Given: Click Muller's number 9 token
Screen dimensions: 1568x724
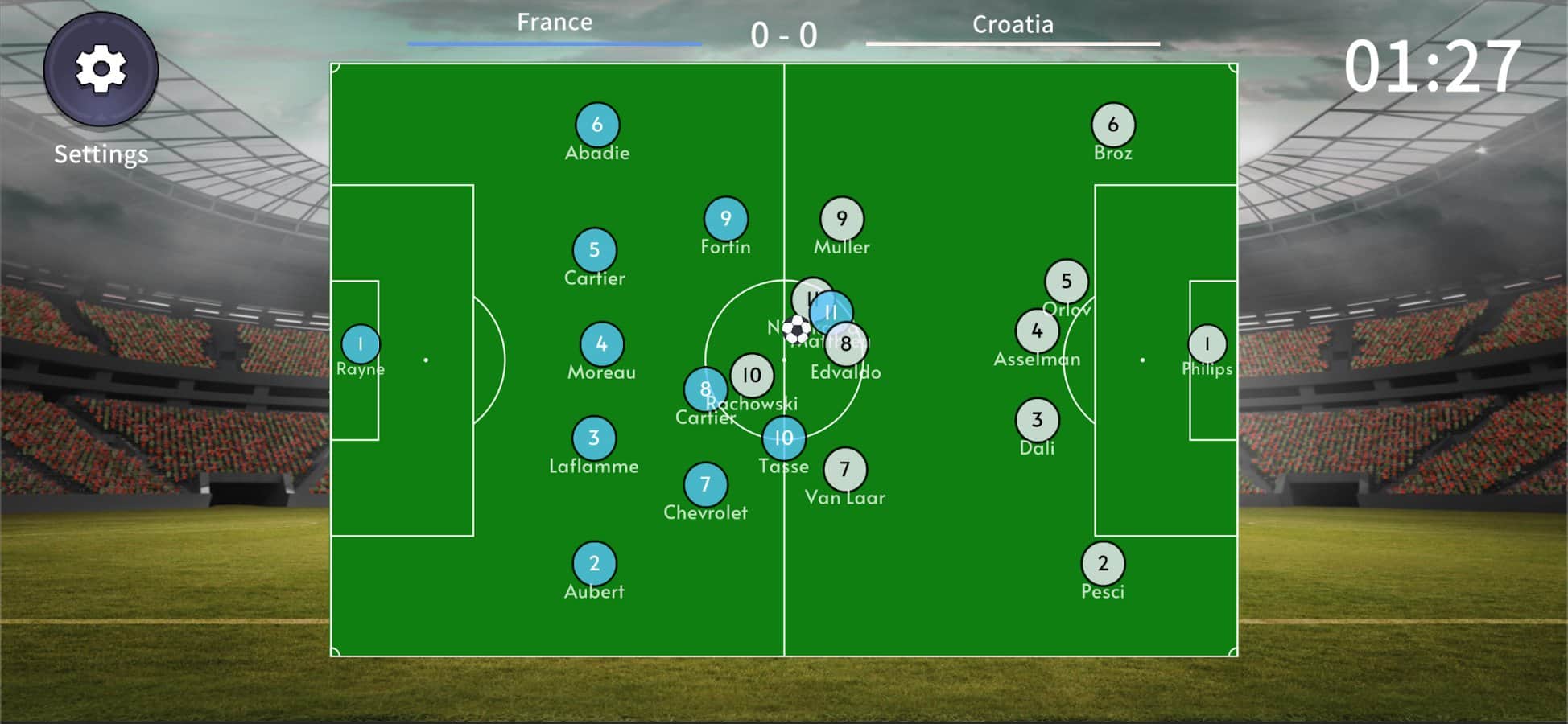Looking at the screenshot, I should (840, 217).
